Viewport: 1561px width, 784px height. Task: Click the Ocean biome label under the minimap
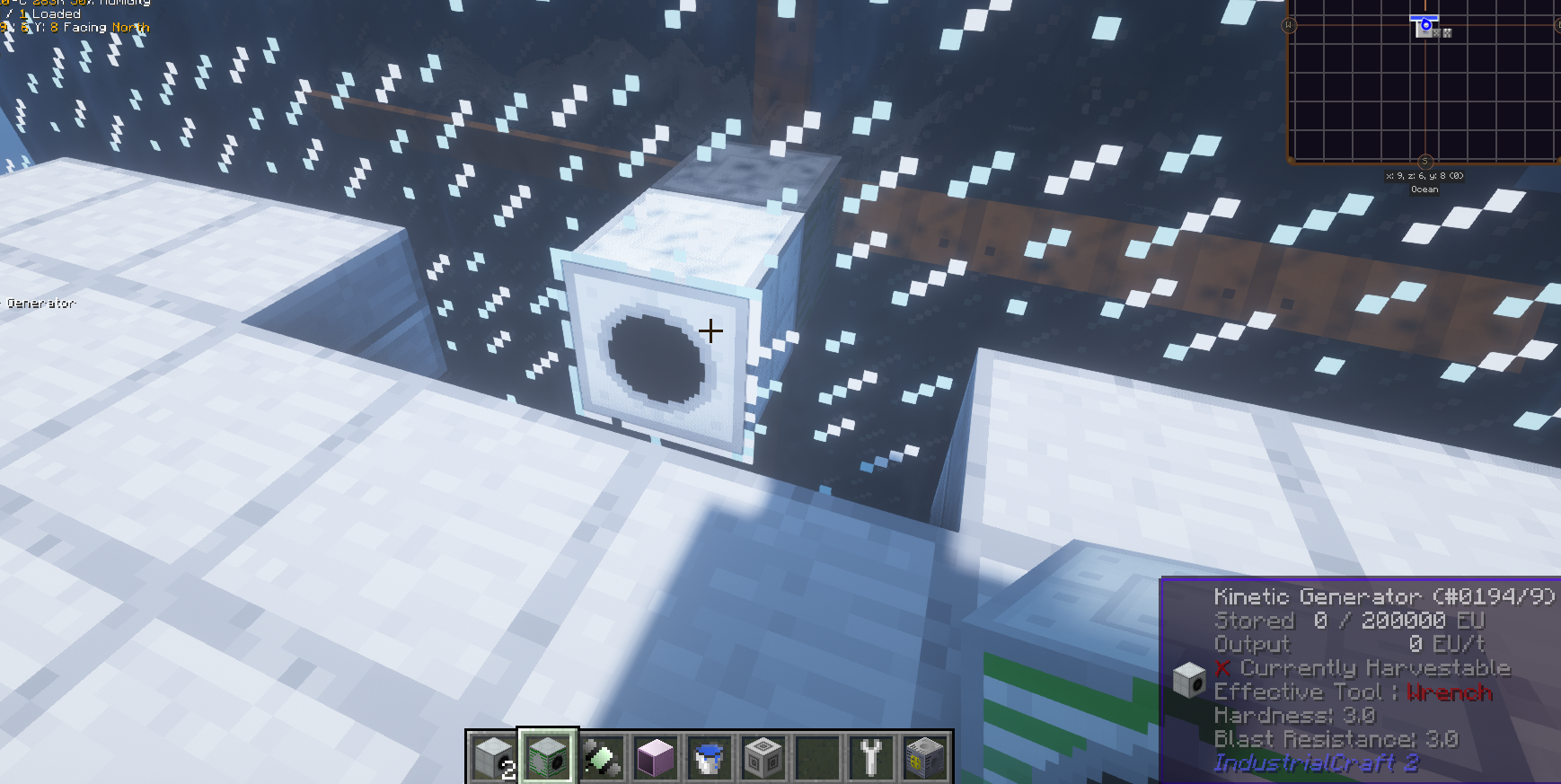click(x=1424, y=189)
